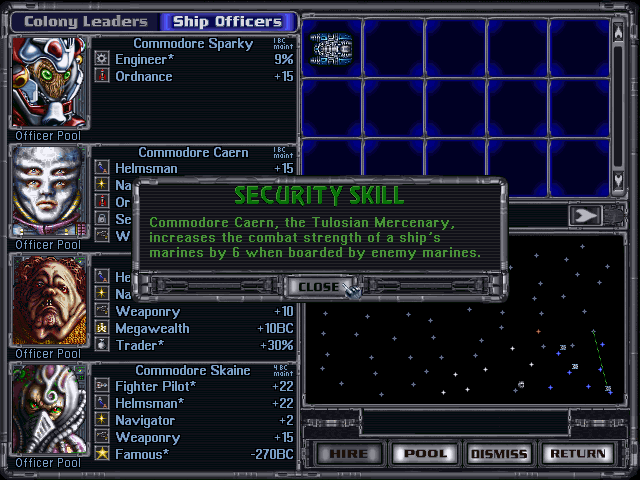Image resolution: width=640 pixels, height=480 pixels.
Task: Dismiss the selected officer
Action: [498, 453]
